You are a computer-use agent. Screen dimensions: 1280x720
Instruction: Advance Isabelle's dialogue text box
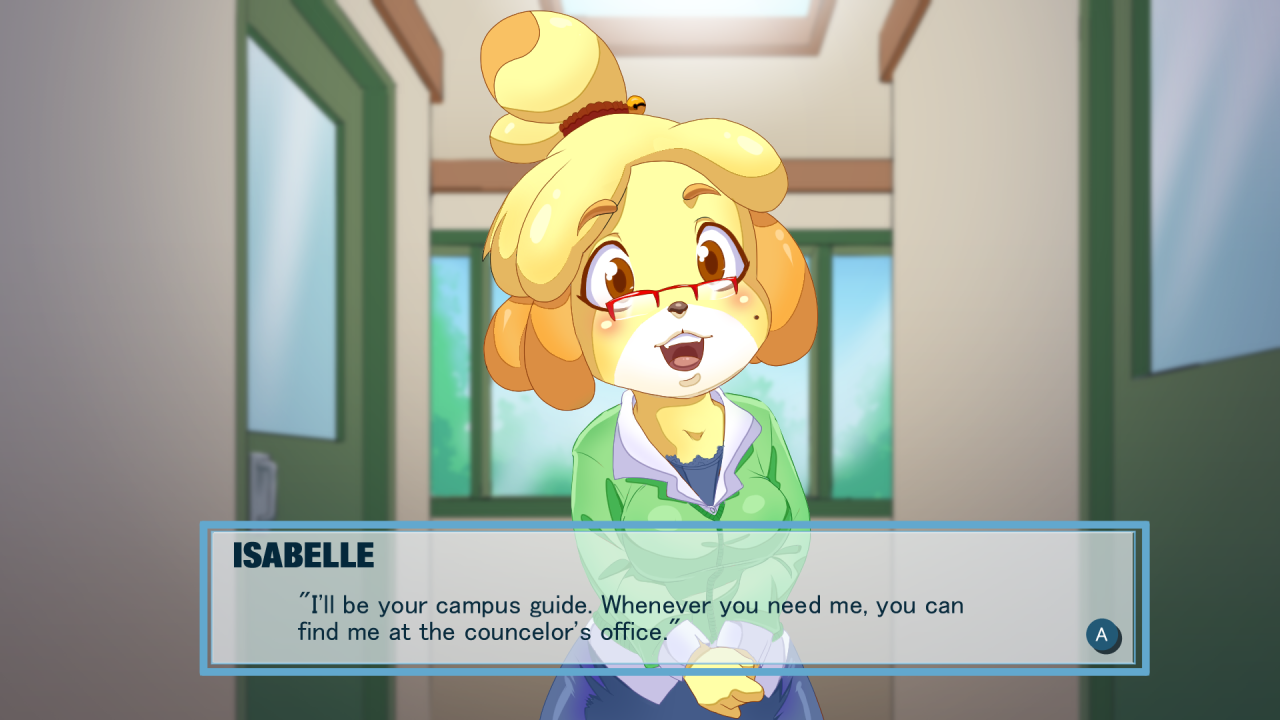(x=1102, y=635)
